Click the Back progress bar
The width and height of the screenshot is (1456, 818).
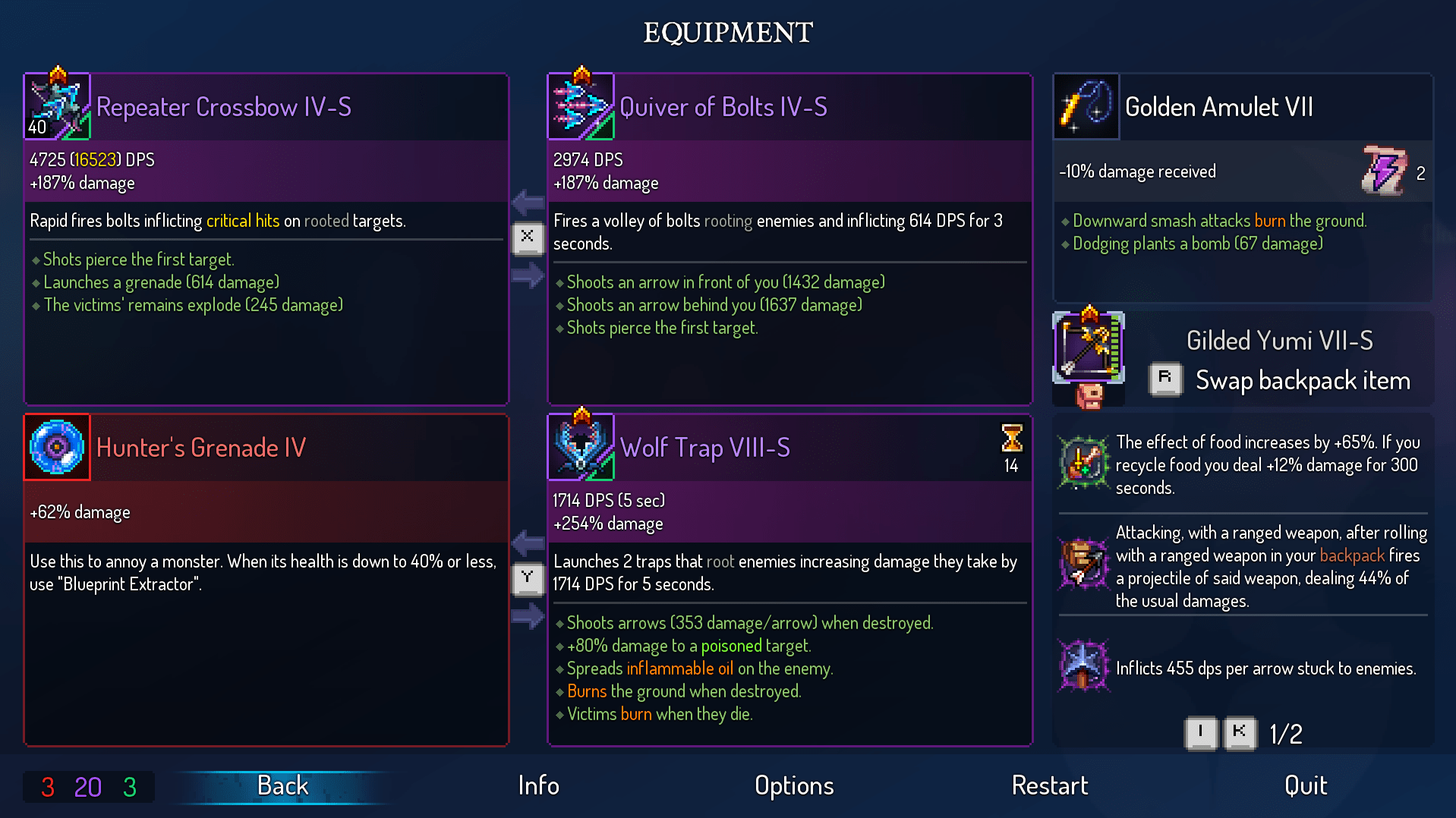282,786
